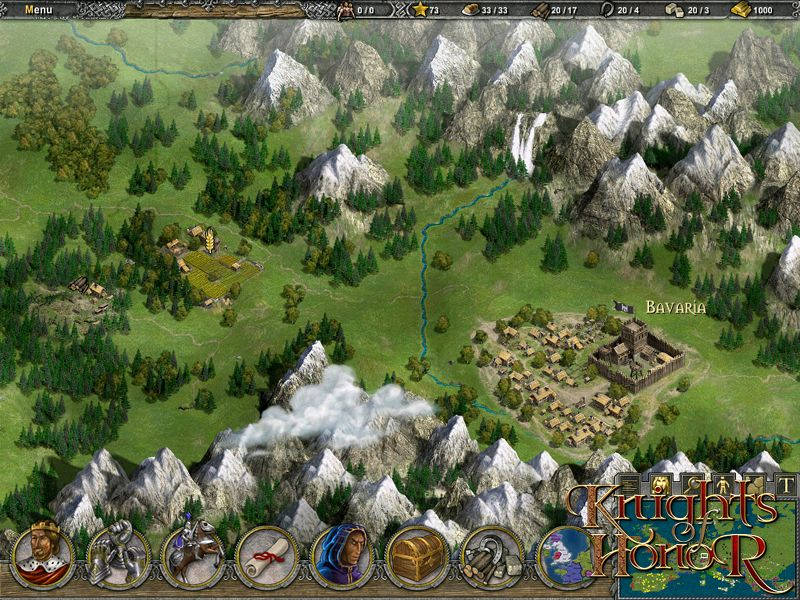Viewport: 800px width, 600px height.
Task: Select the Bavaria town name label
Action: (675, 308)
